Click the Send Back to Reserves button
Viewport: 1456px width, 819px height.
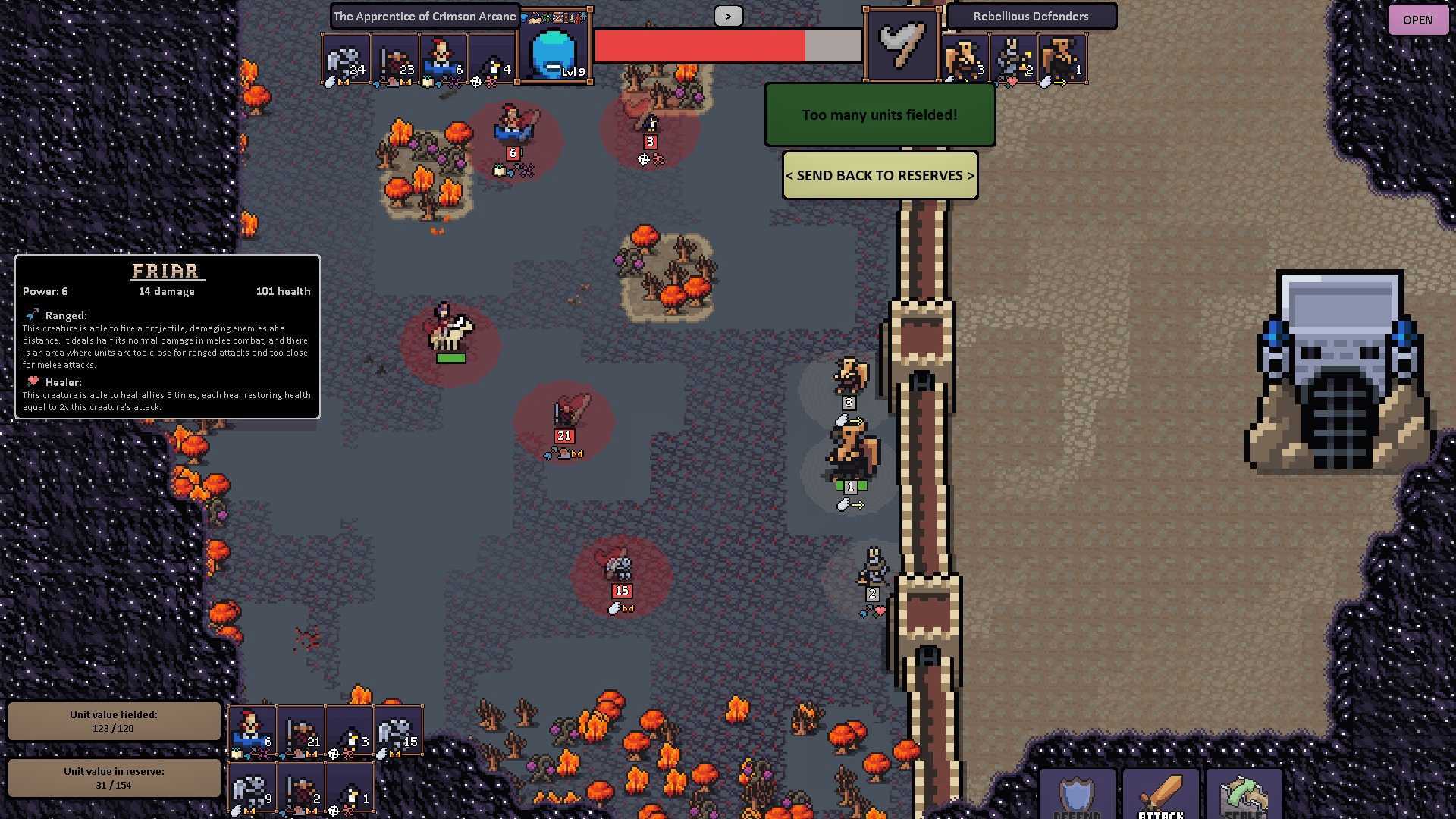(880, 175)
